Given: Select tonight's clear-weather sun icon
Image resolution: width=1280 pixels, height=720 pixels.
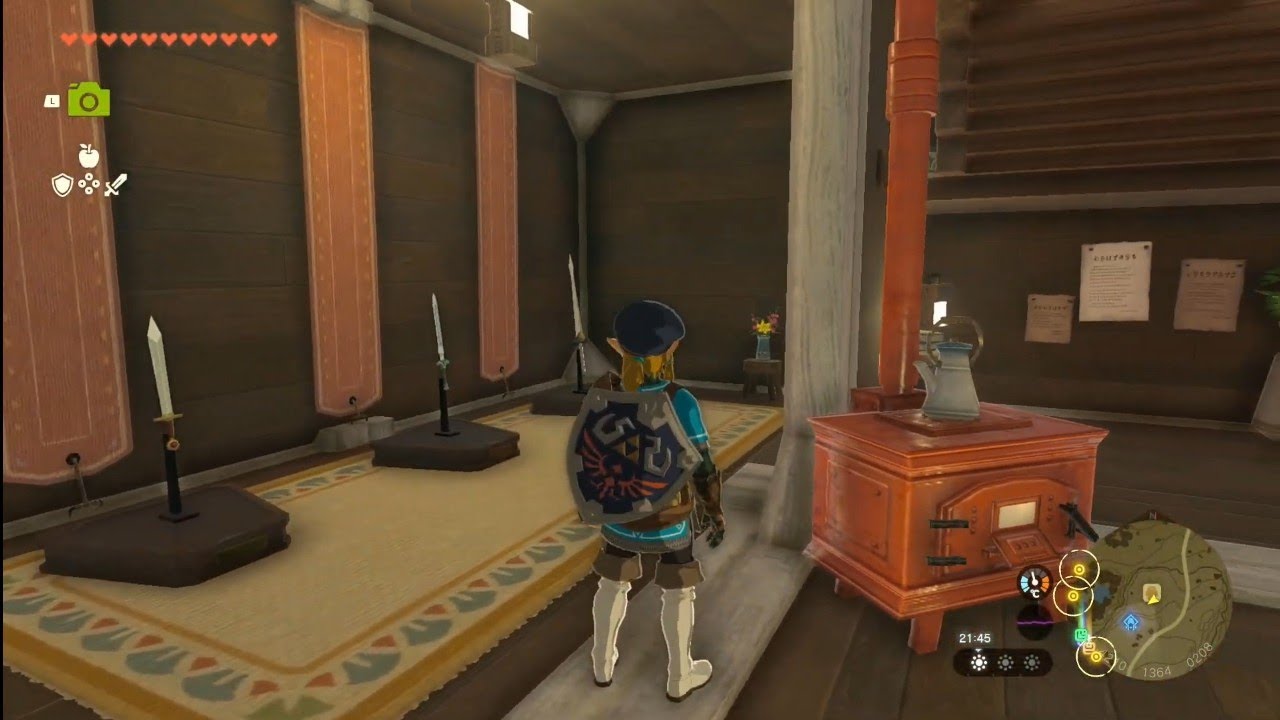Looking at the screenshot, I should [979, 662].
